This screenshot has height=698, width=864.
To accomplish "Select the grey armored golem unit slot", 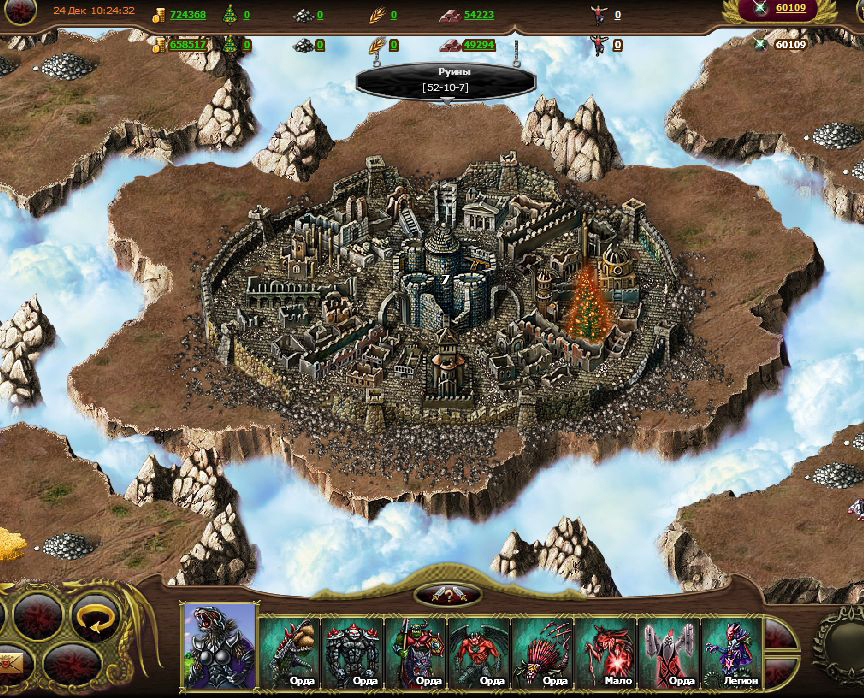I will coord(353,652).
